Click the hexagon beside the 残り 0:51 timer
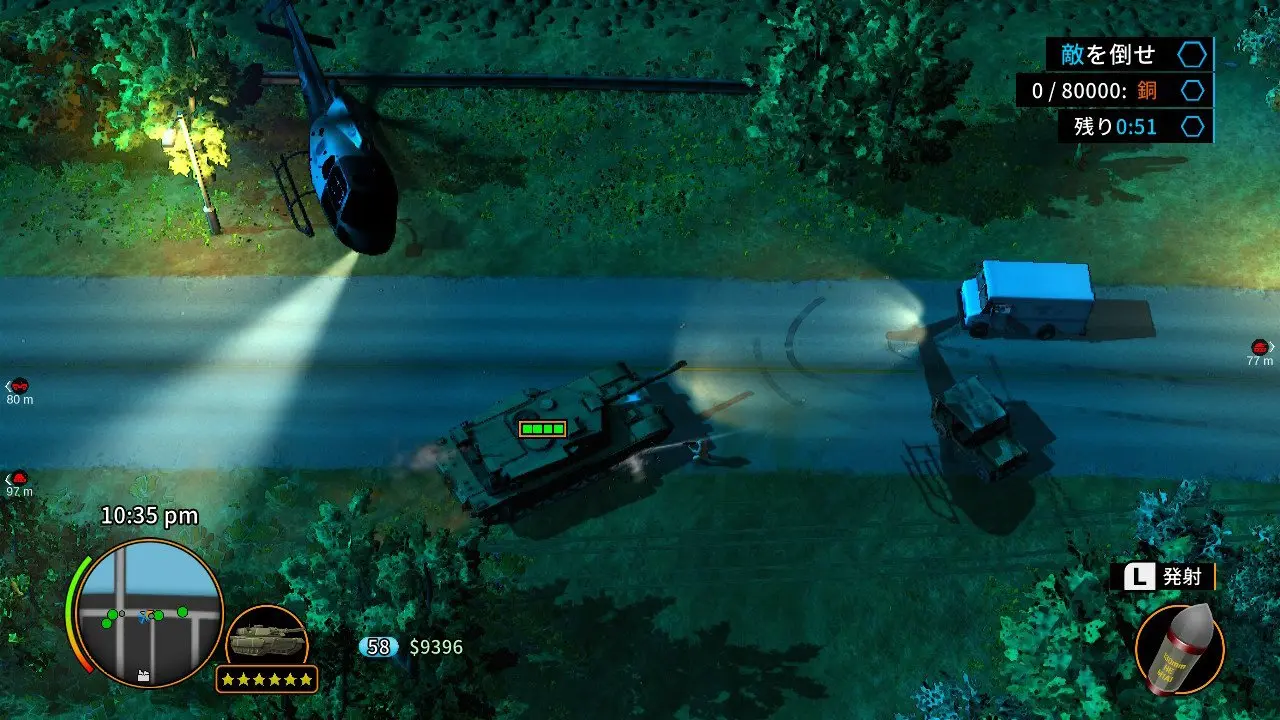Viewport: 1280px width, 720px height. tap(1190, 127)
